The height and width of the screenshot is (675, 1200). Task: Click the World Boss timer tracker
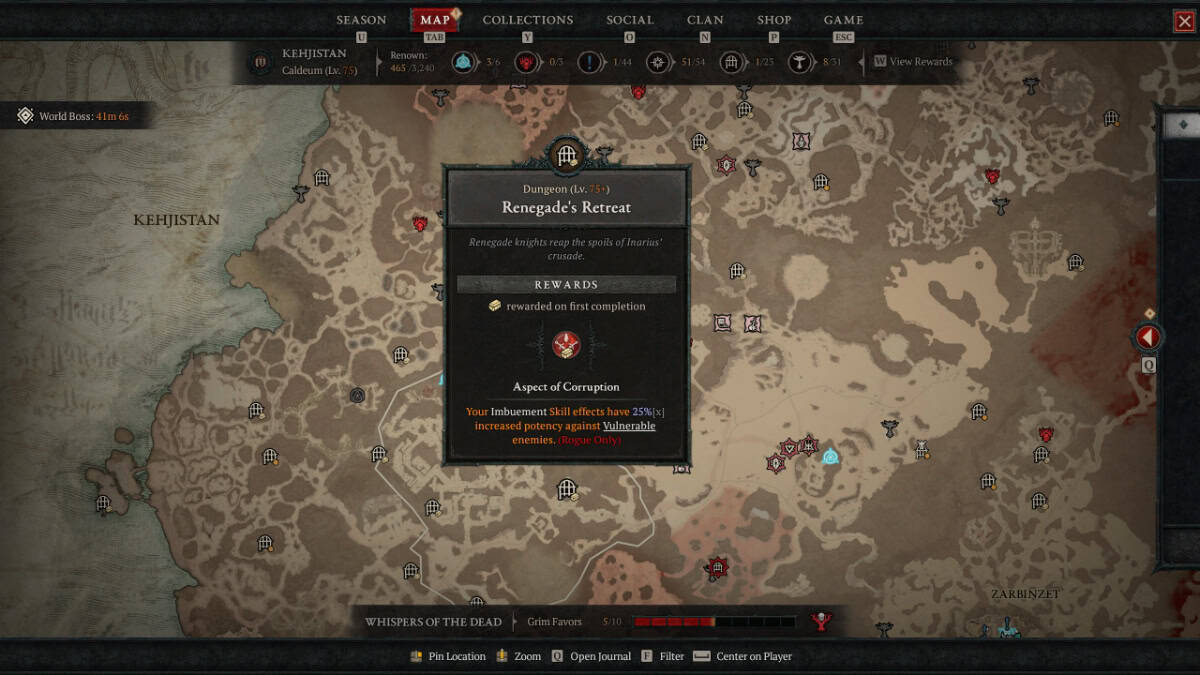74,117
